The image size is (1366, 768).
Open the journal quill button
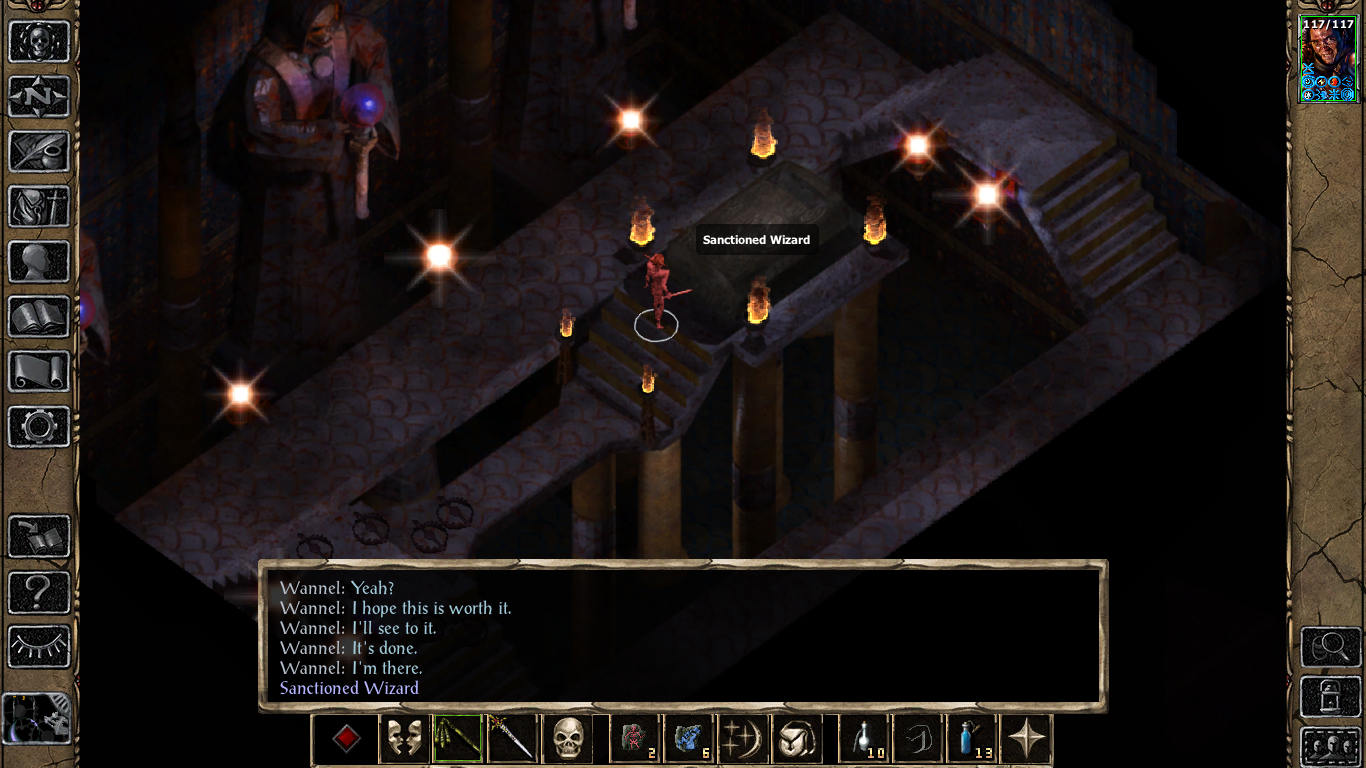click(39, 152)
